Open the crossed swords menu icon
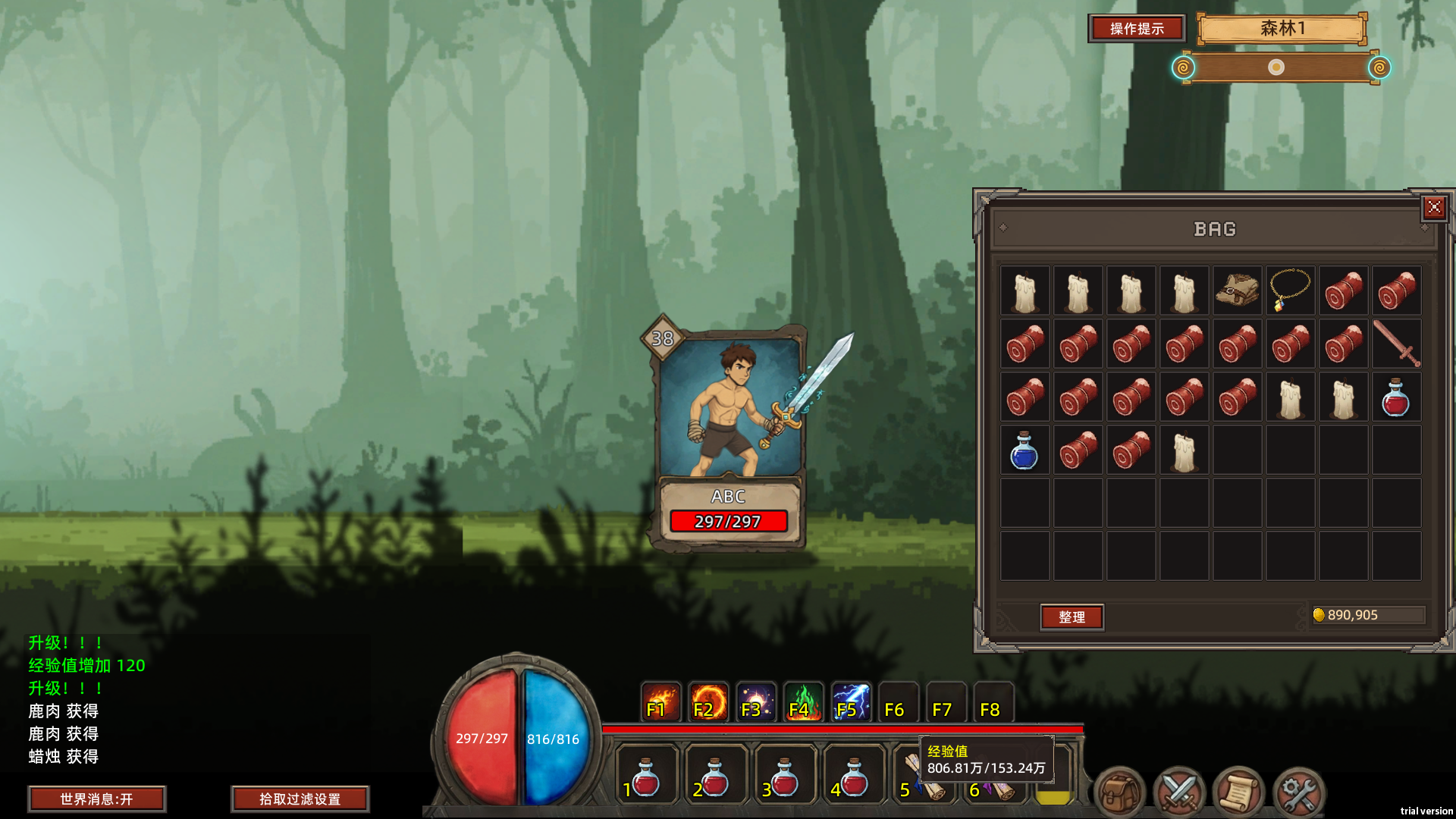The width and height of the screenshot is (1456, 819). (1179, 792)
